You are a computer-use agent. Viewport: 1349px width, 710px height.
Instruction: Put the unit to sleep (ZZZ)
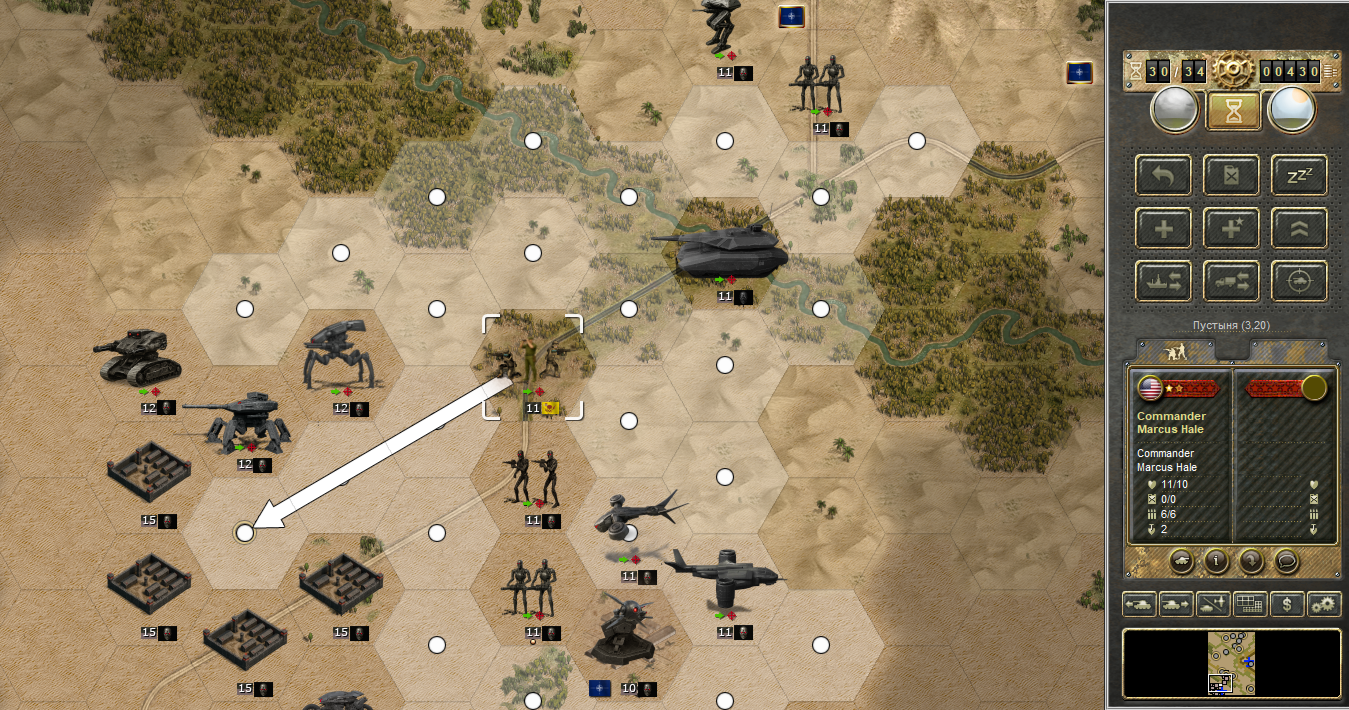pos(1299,175)
